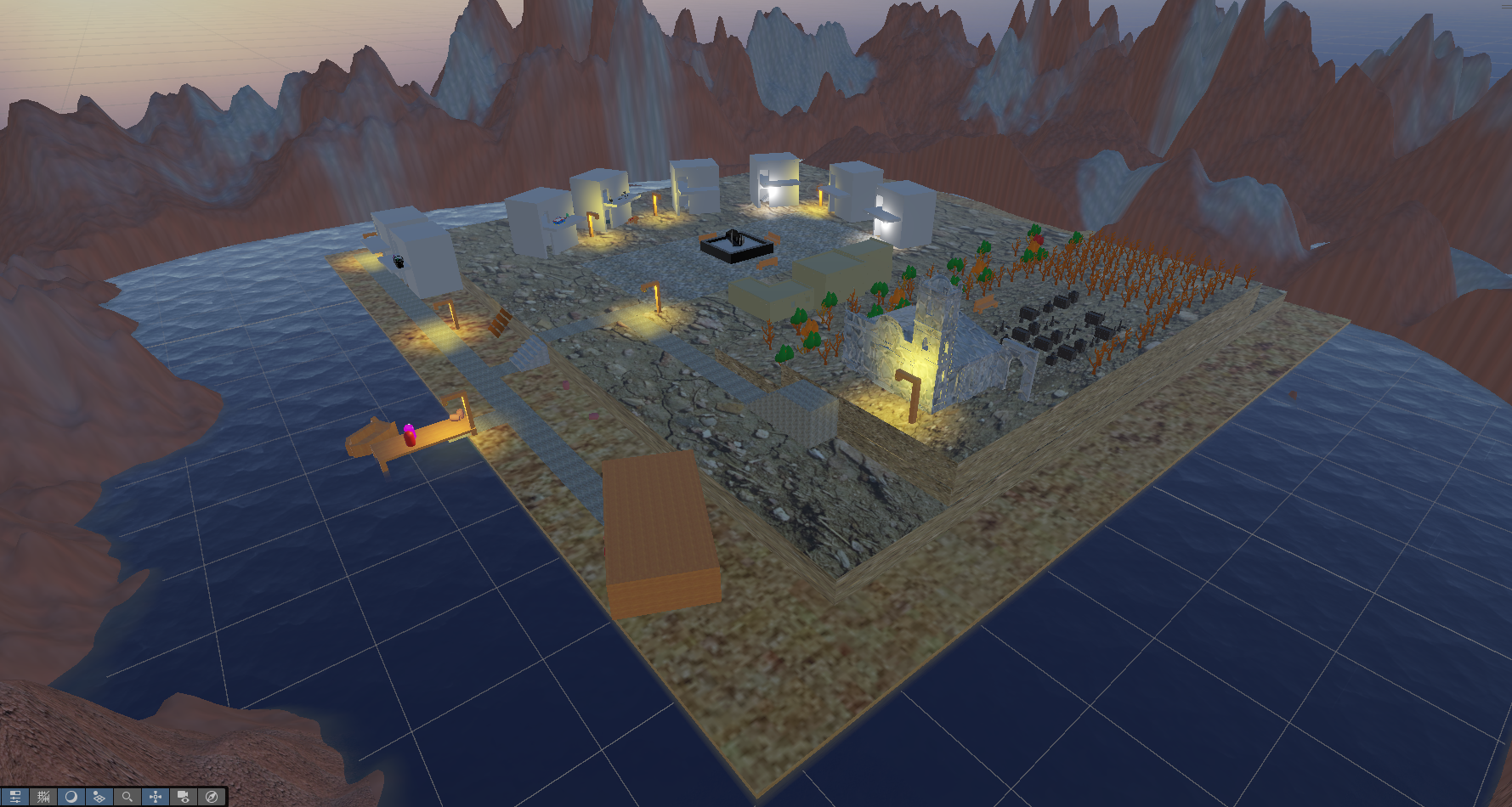Select the move transform tool icon

coord(155,796)
